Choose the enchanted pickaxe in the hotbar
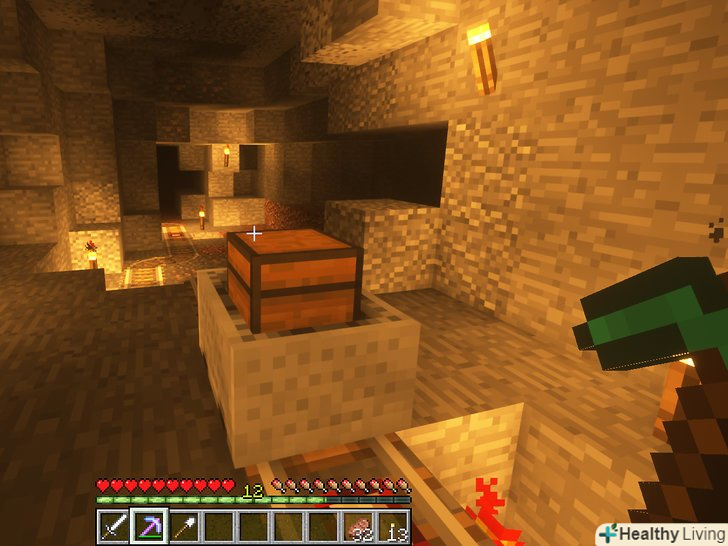This screenshot has width=728, height=546. 149,526
